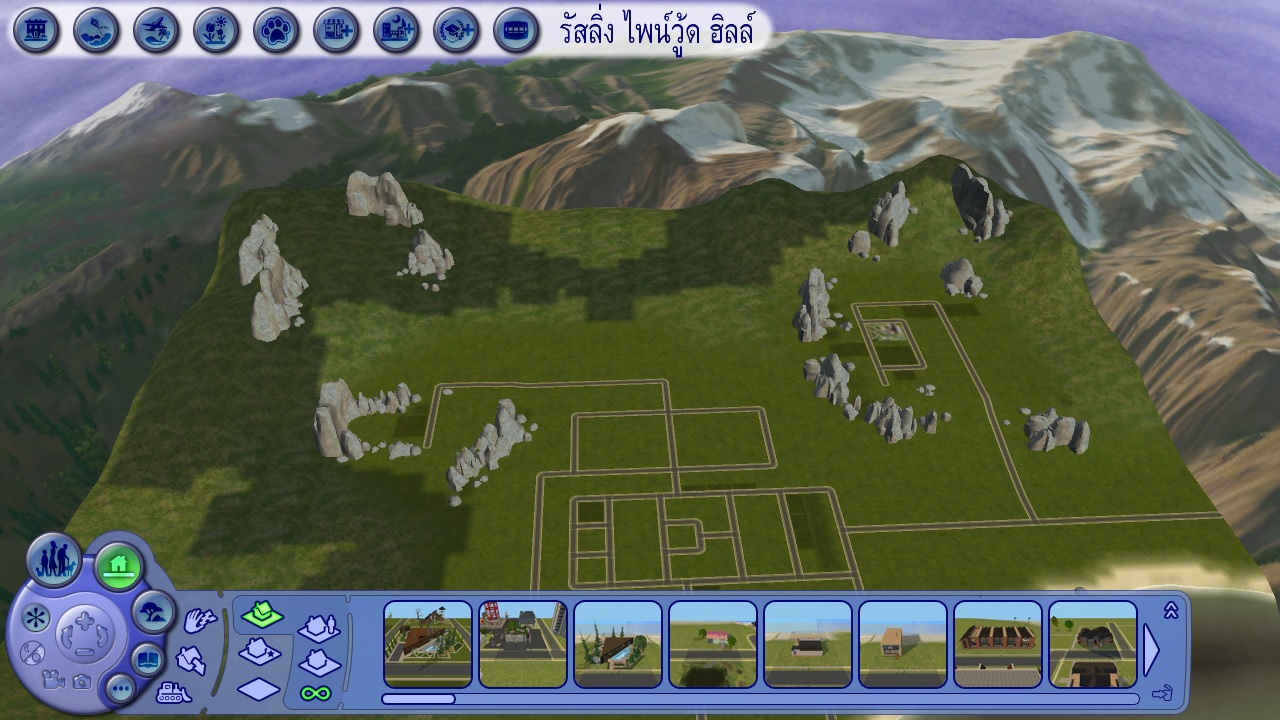Click the kite and hills icon
This screenshot has width=1280, height=720.
pos(96,30)
